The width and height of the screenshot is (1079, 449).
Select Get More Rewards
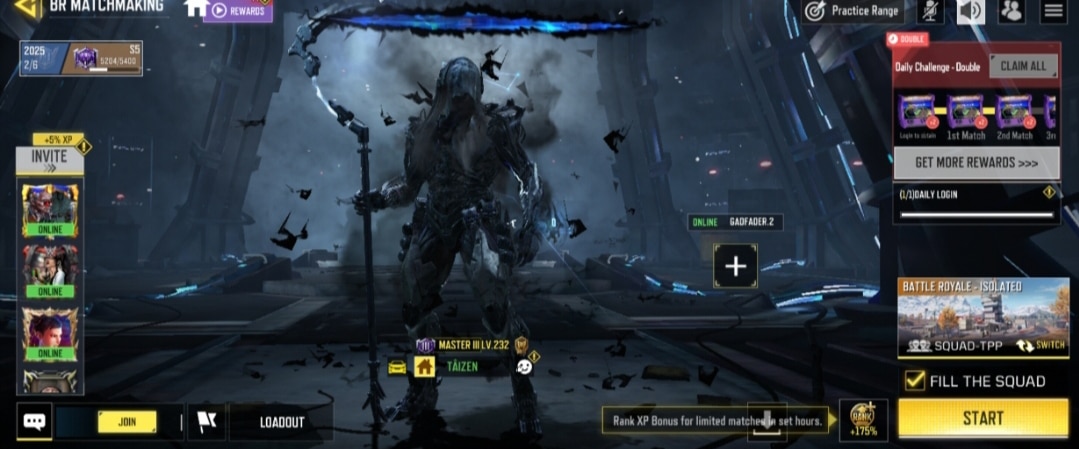pos(976,162)
